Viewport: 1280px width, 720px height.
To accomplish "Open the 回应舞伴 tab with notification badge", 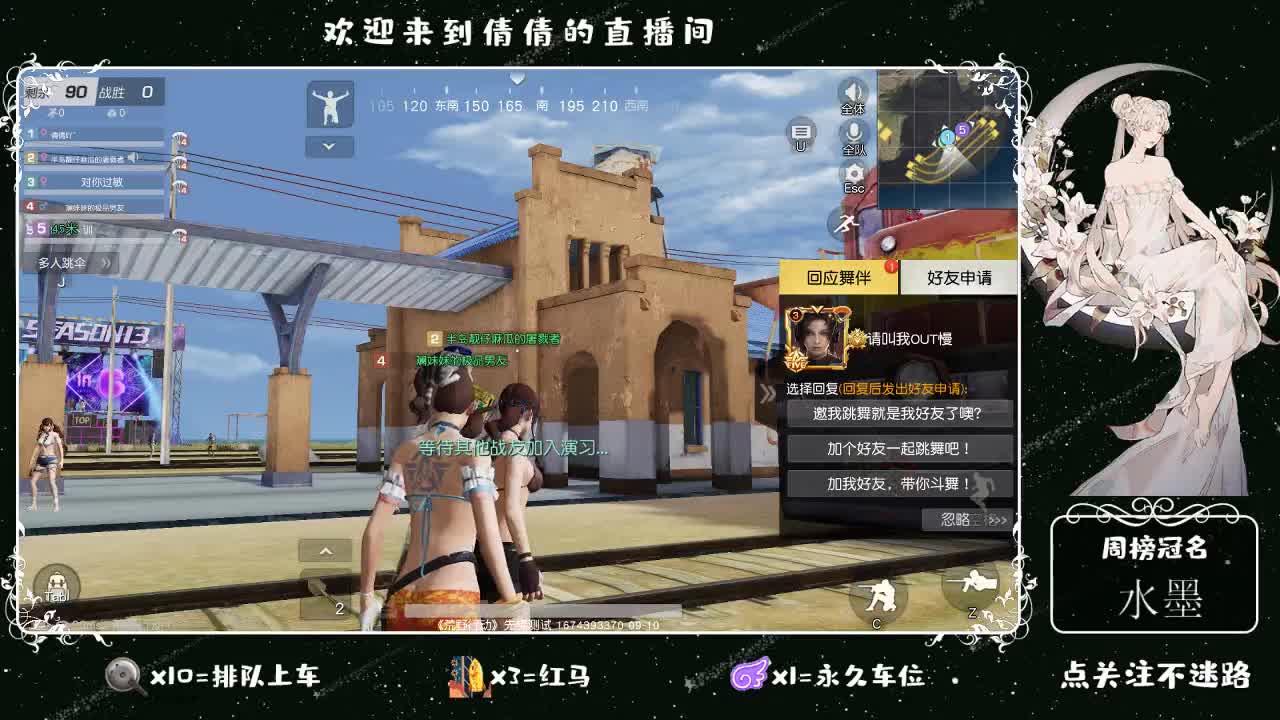I will click(840, 277).
